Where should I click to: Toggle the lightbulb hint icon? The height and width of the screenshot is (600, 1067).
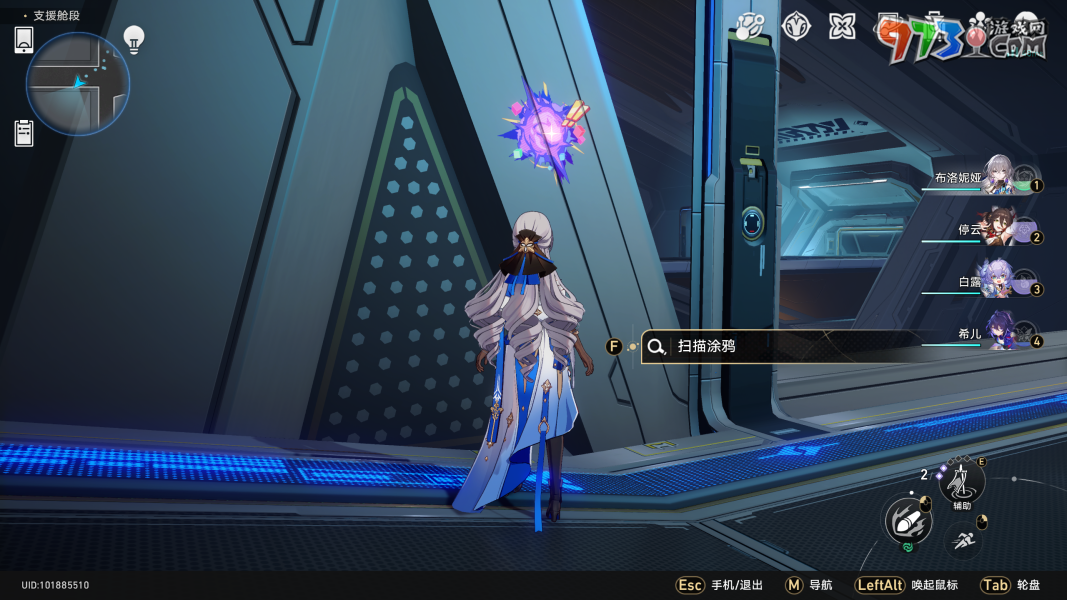(x=133, y=39)
